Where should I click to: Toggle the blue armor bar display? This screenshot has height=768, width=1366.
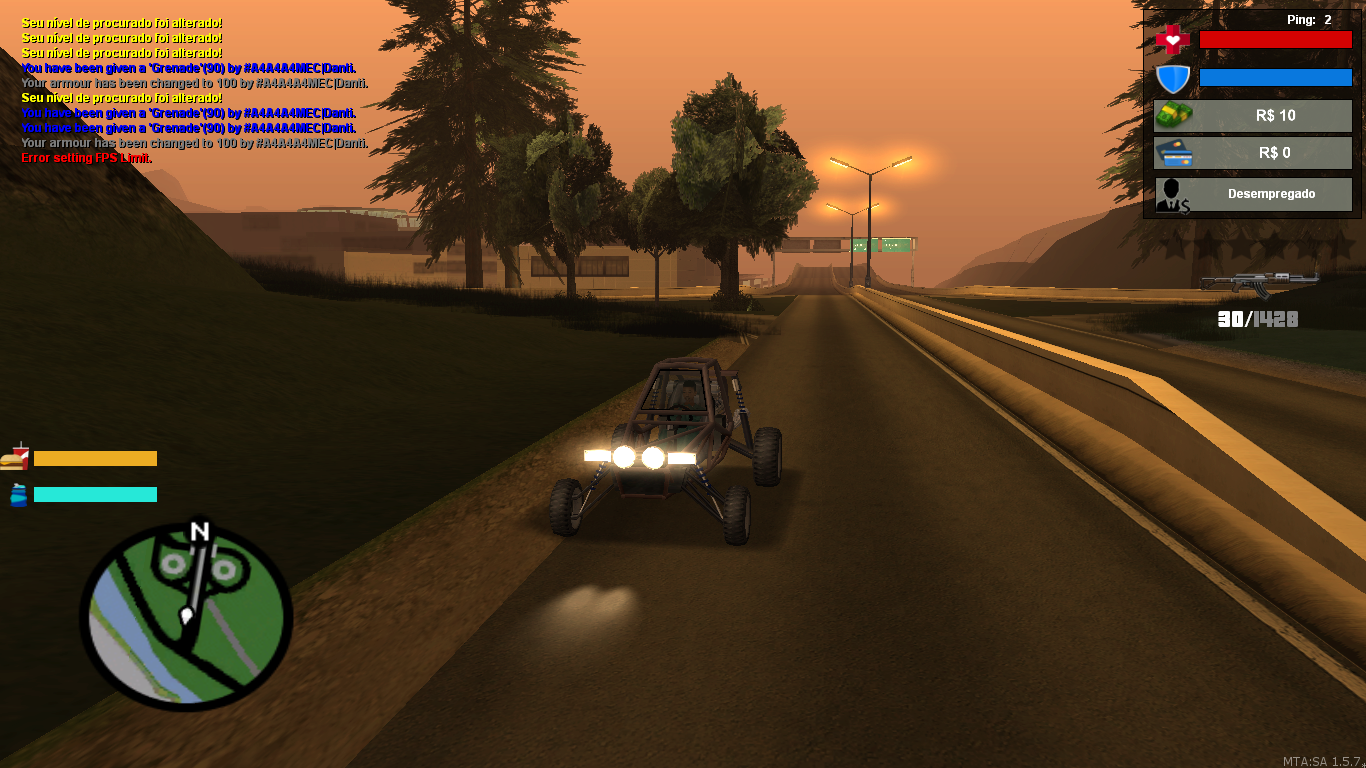point(1275,76)
